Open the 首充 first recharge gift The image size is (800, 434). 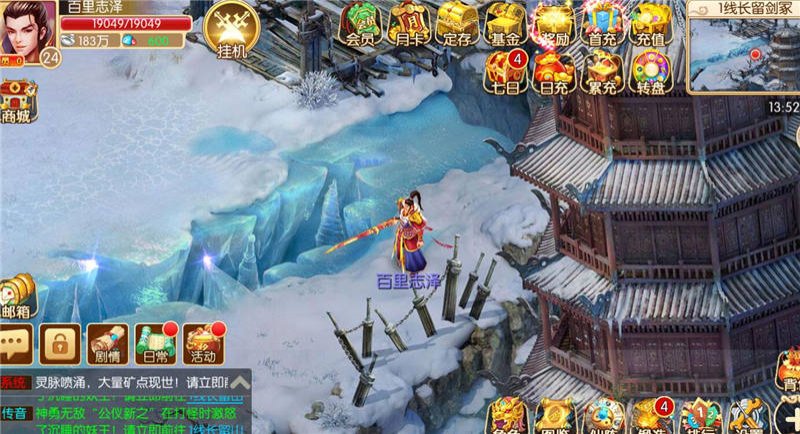coord(602,24)
